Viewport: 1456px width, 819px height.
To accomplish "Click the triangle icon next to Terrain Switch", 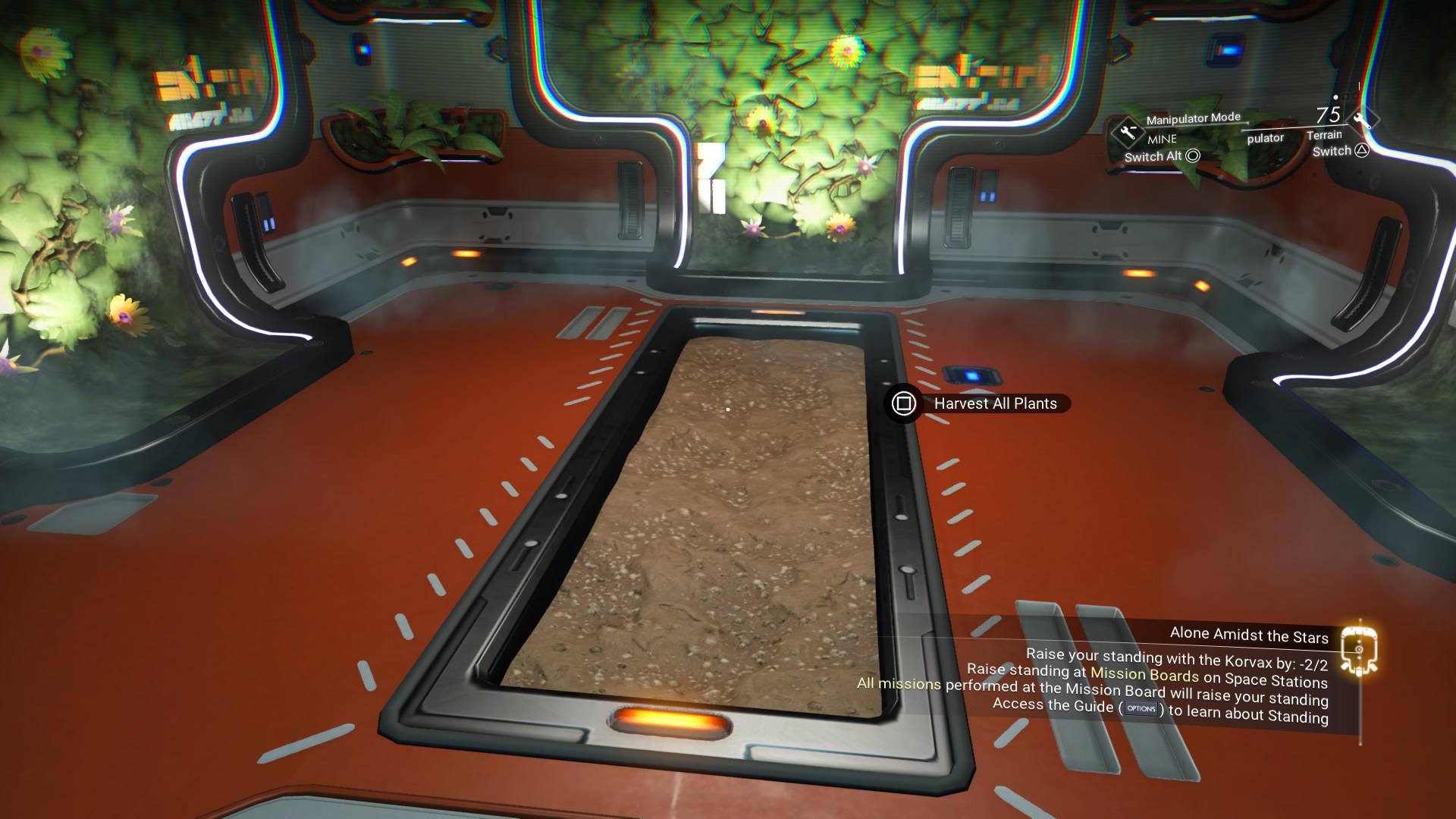I will pyautogui.click(x=1363, y=152).
